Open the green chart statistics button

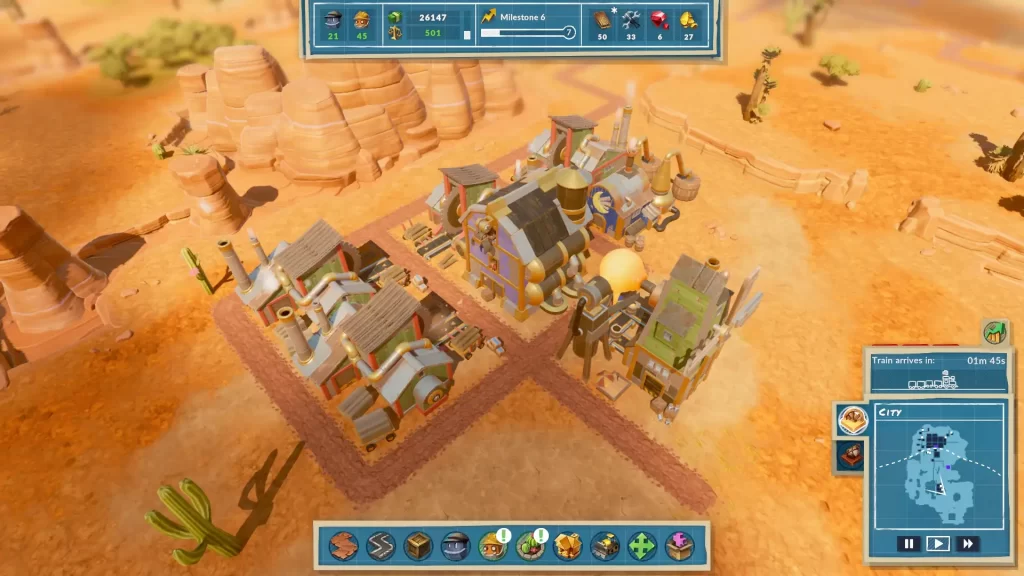point(994,332)
